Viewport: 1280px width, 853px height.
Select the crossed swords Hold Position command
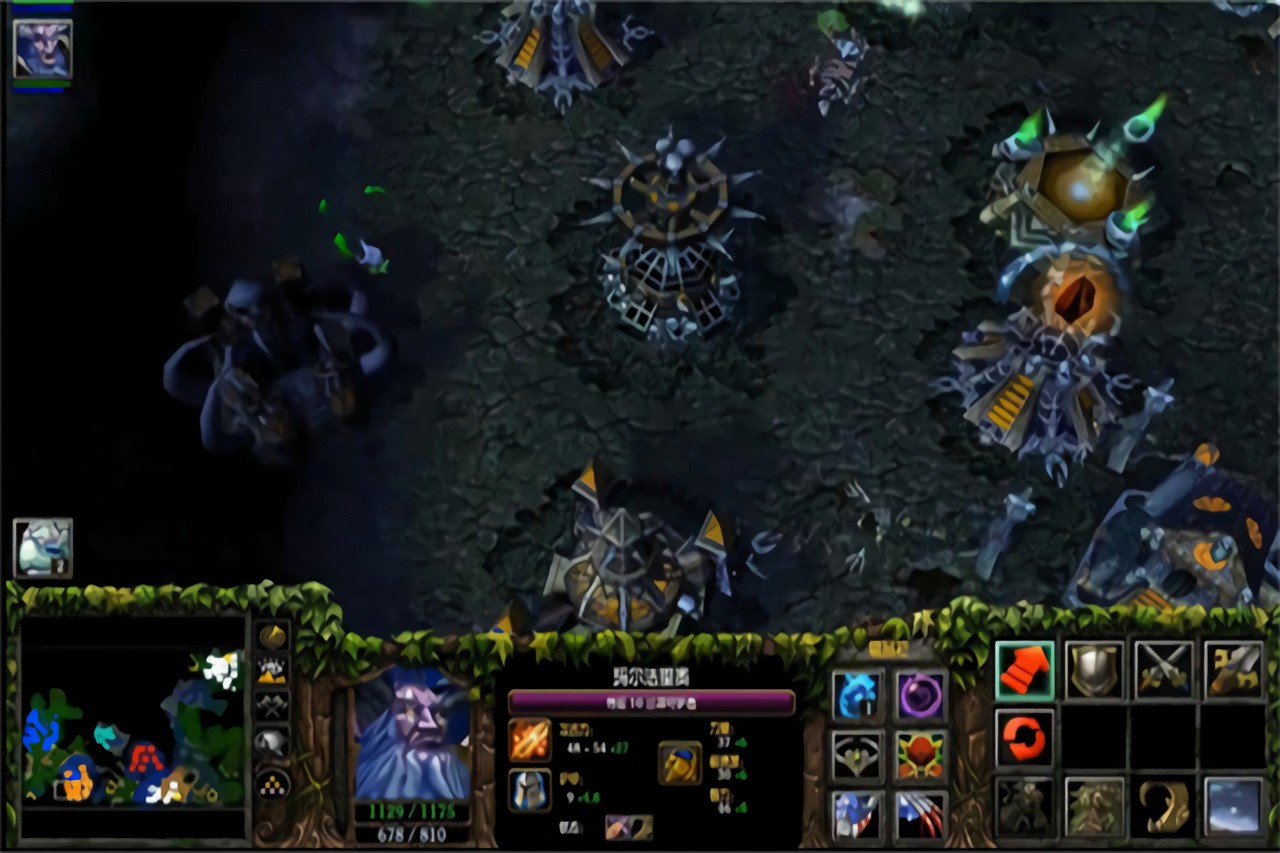point(1163,670)
